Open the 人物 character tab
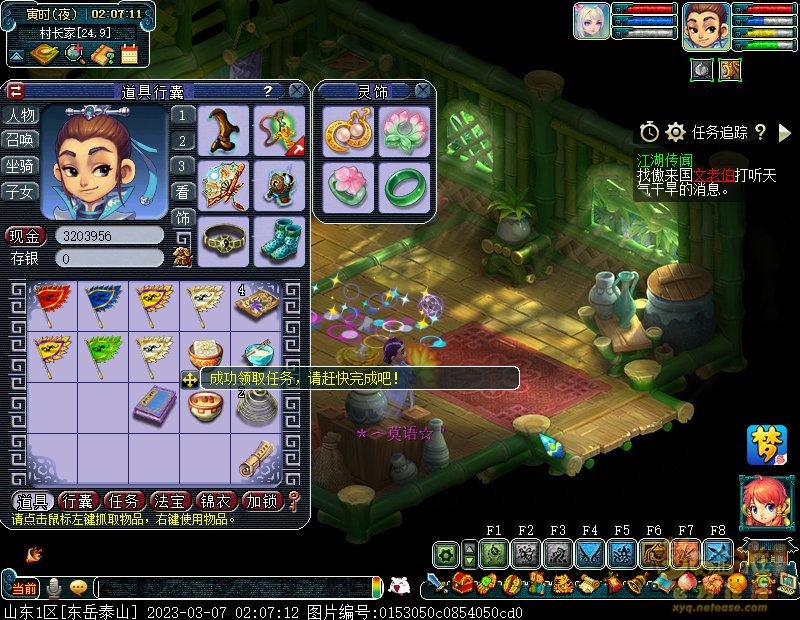The width and height of the screenshot is (800, 620). pyautogui.click(x=19, y=115)
